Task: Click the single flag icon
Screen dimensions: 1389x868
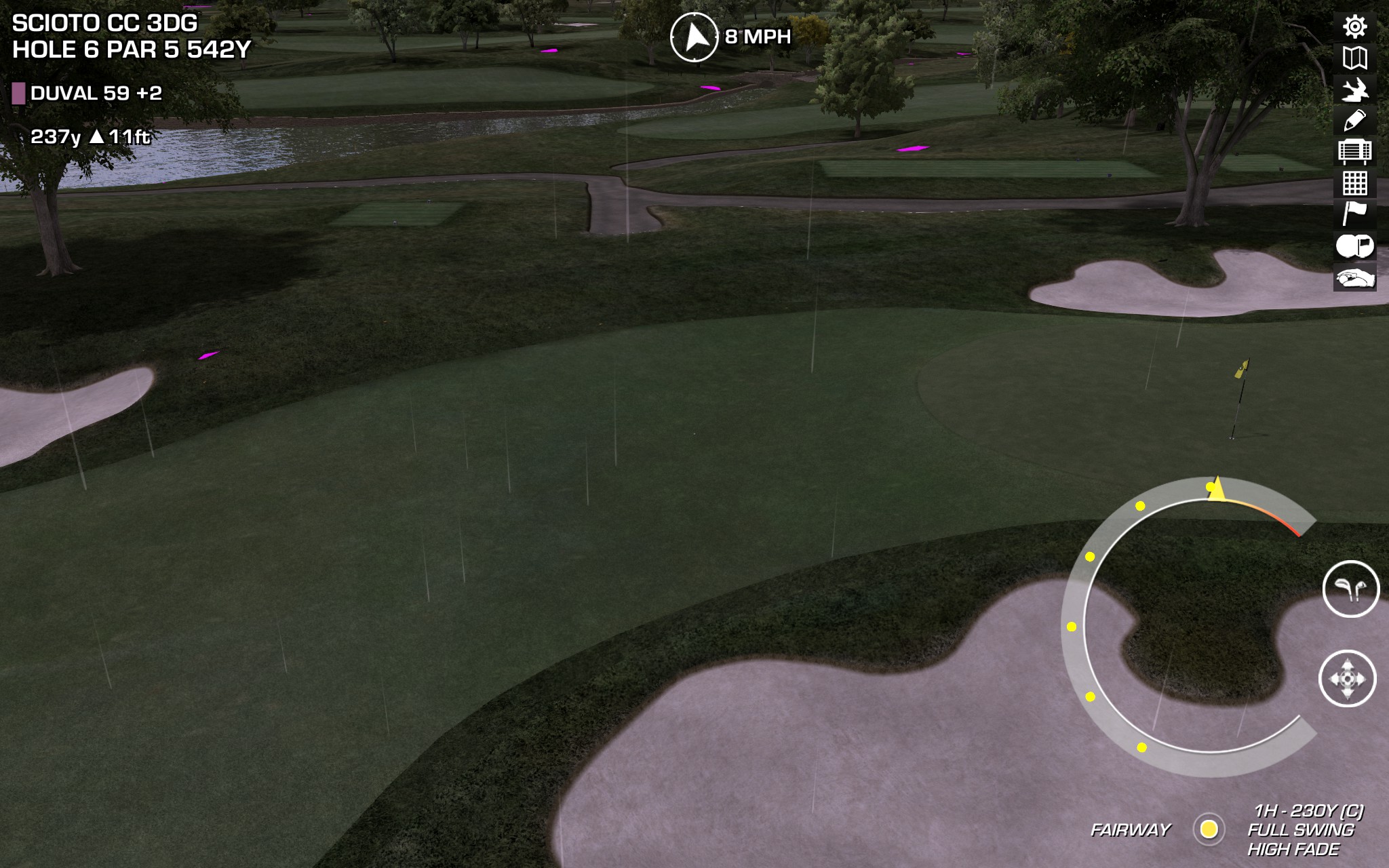Action: [x=1354, y=214]
